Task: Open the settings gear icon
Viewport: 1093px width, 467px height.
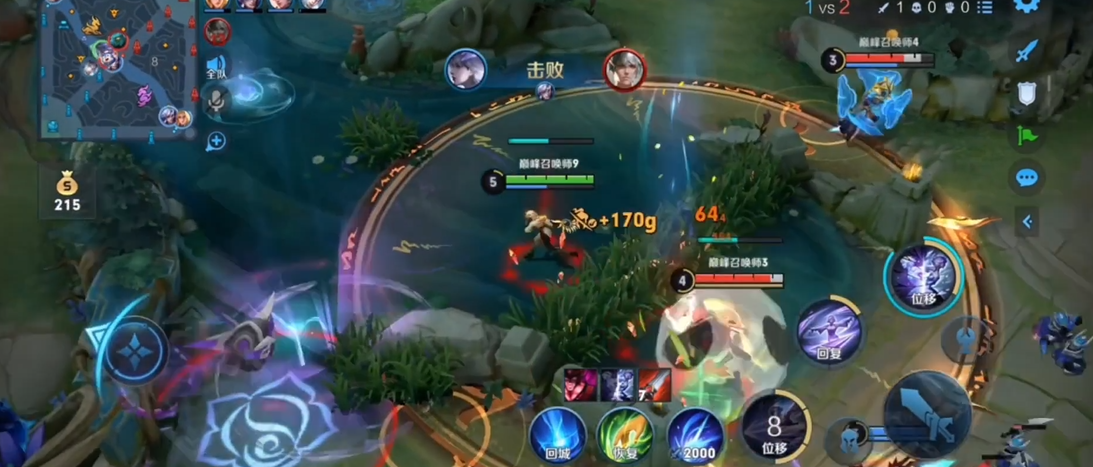Action: pos(1026,7)
